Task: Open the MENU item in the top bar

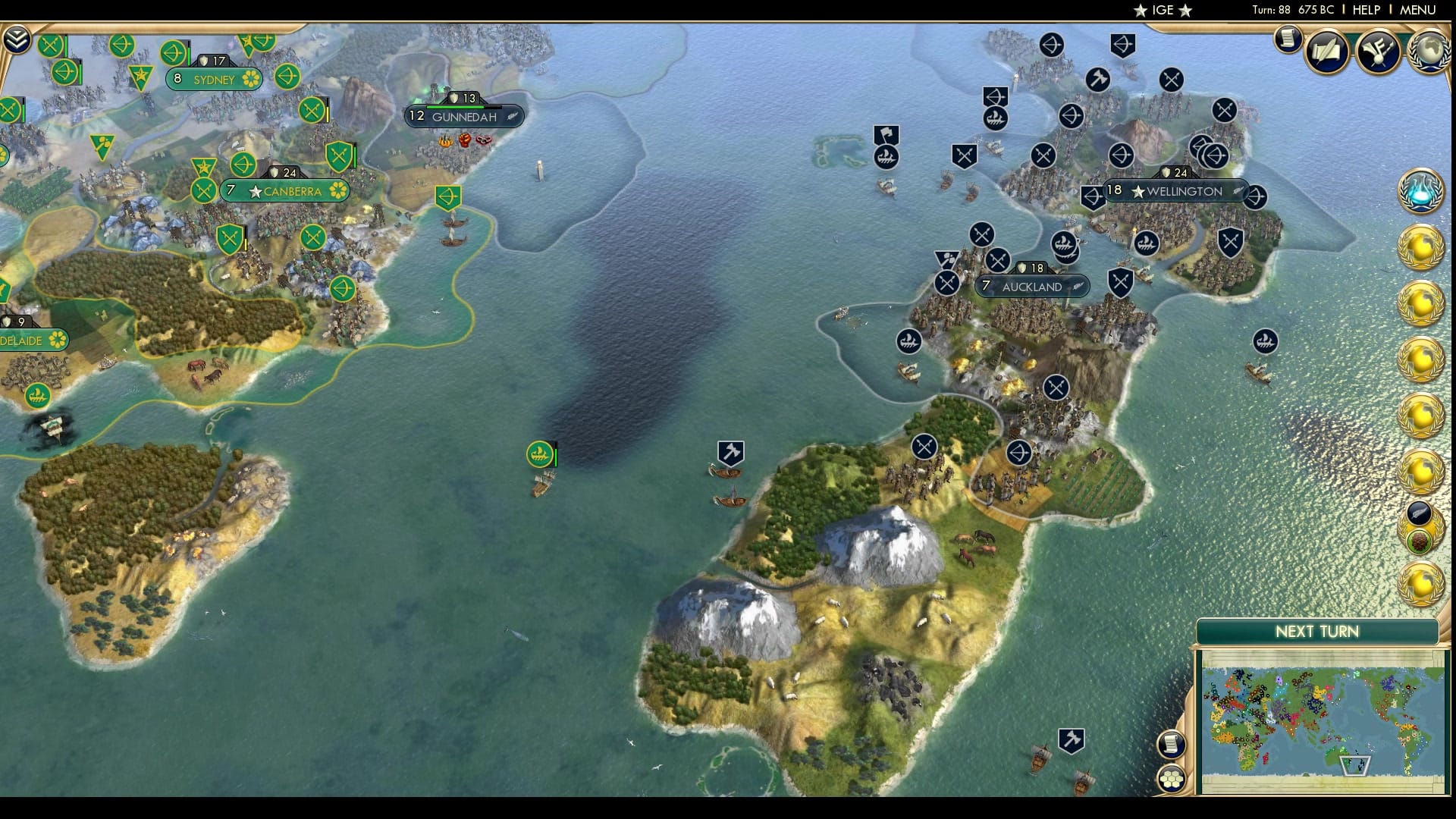Action: tap(1419, 11)
